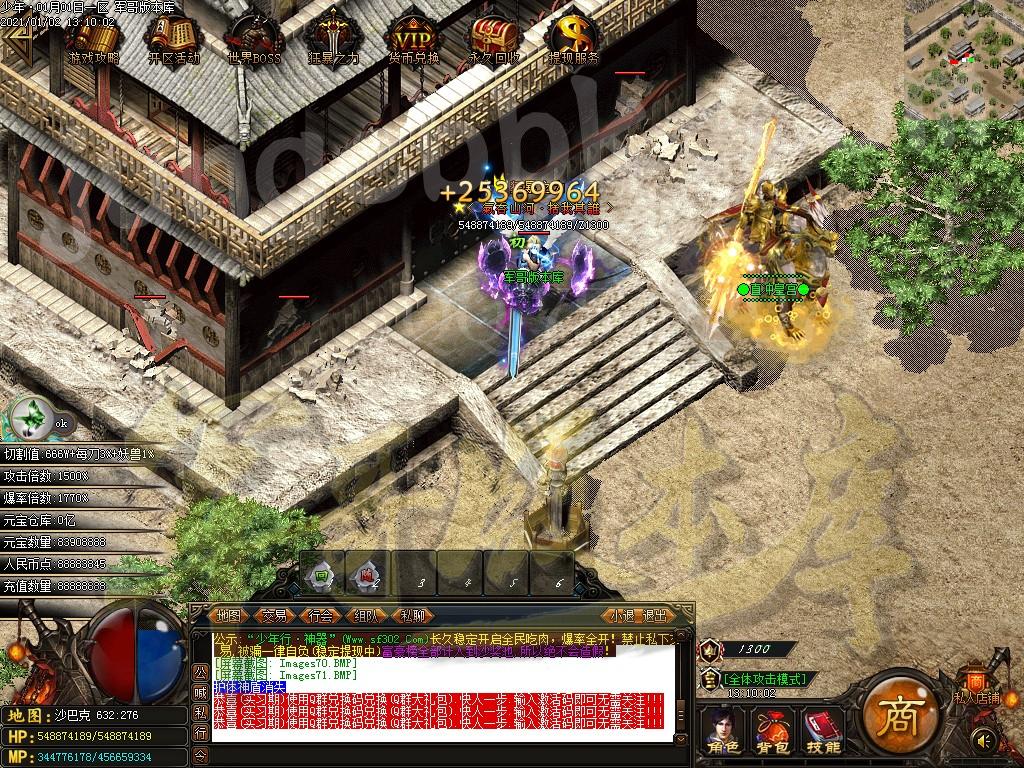Image resolution: width=1024 pixels, height=768 pixels.
Task: Open the 技能 skills book
Action: point(822,728)
